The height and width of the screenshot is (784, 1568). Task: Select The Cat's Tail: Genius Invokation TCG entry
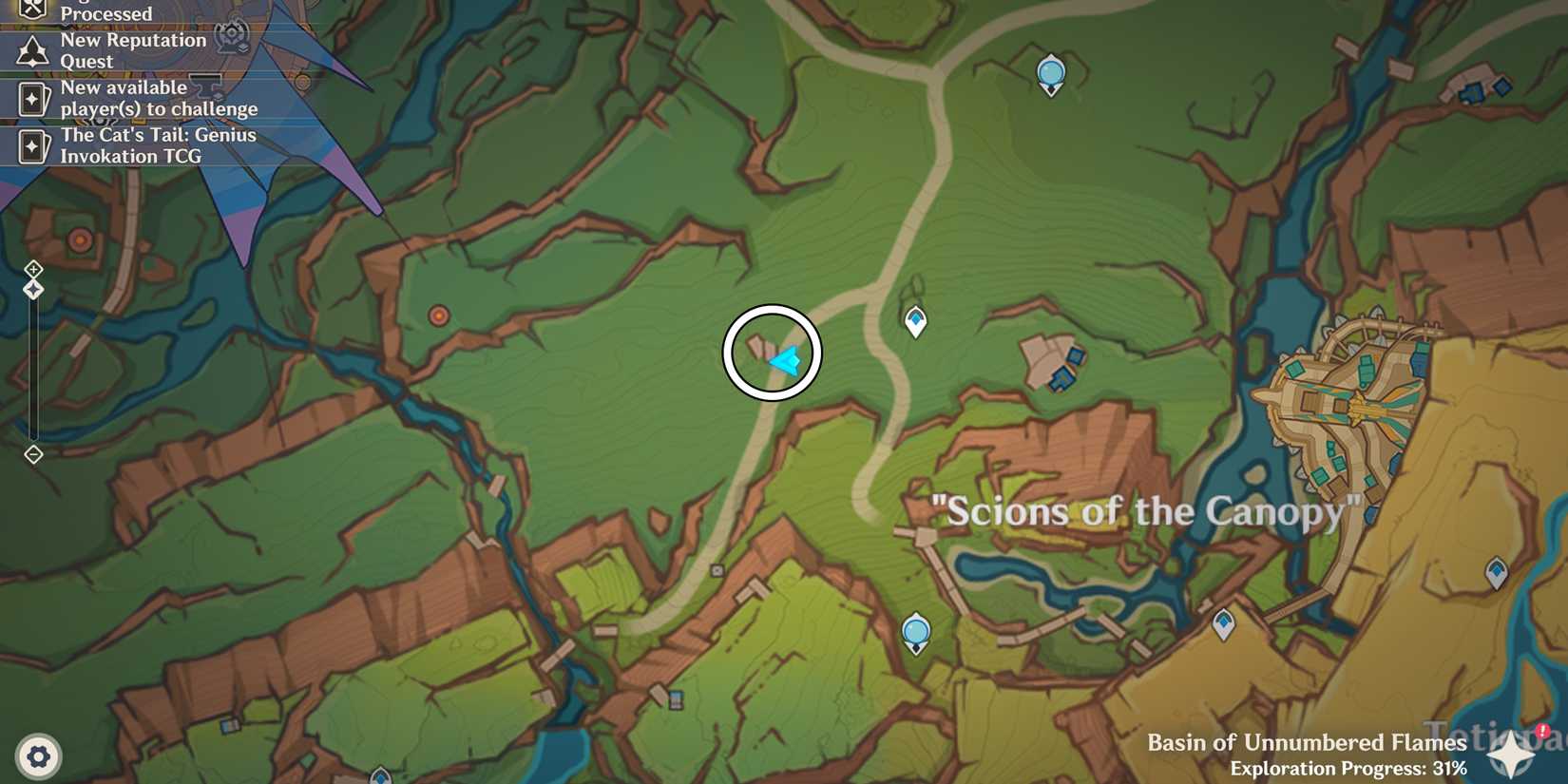(158, 144)
